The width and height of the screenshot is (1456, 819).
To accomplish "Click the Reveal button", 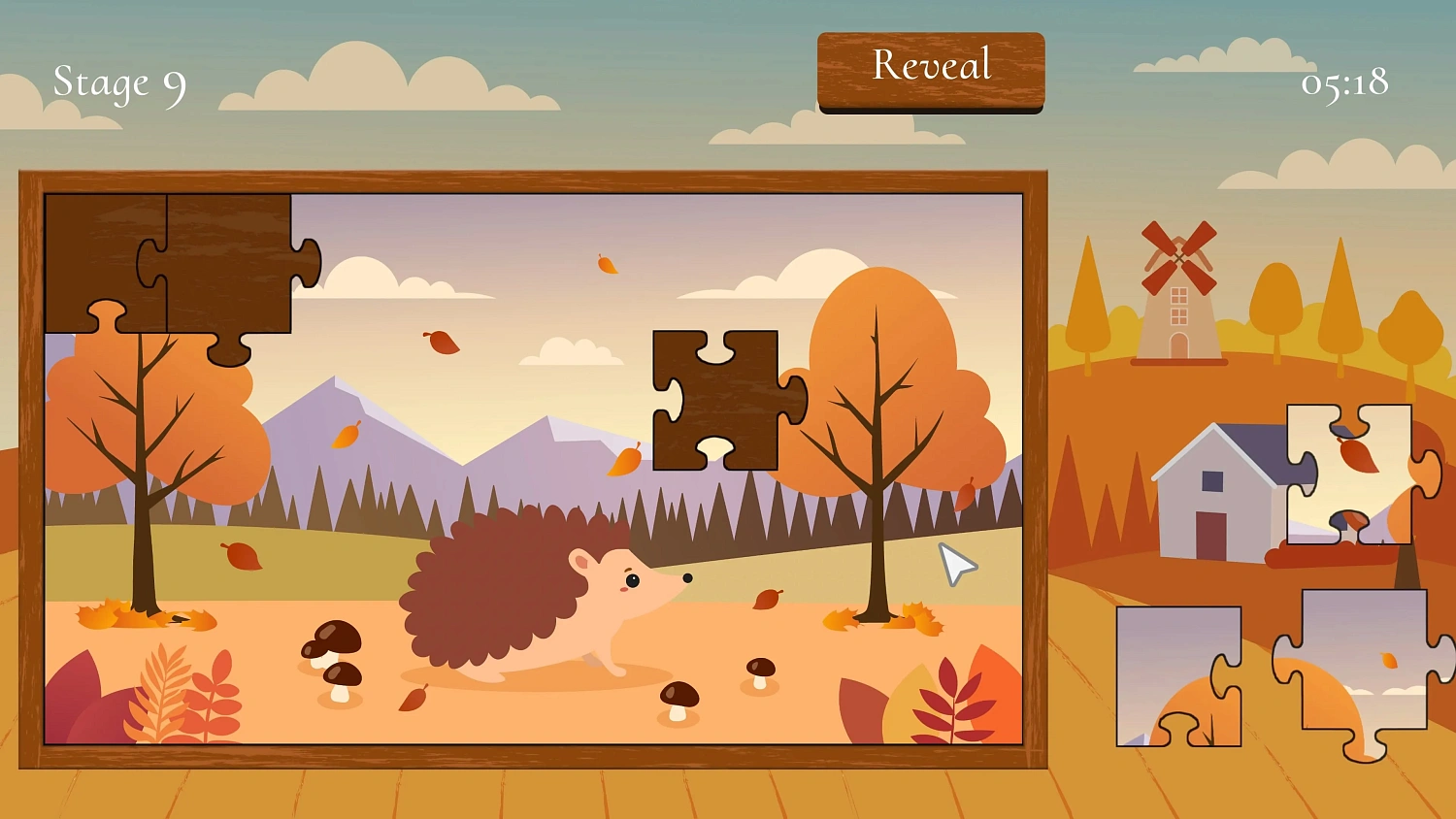I will click(930, 65).
